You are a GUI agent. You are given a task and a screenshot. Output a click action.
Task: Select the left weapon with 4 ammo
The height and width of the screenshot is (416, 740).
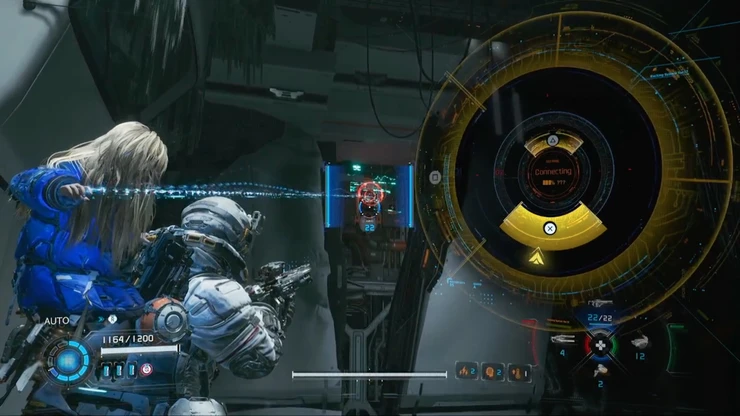(x=562, y=340)
